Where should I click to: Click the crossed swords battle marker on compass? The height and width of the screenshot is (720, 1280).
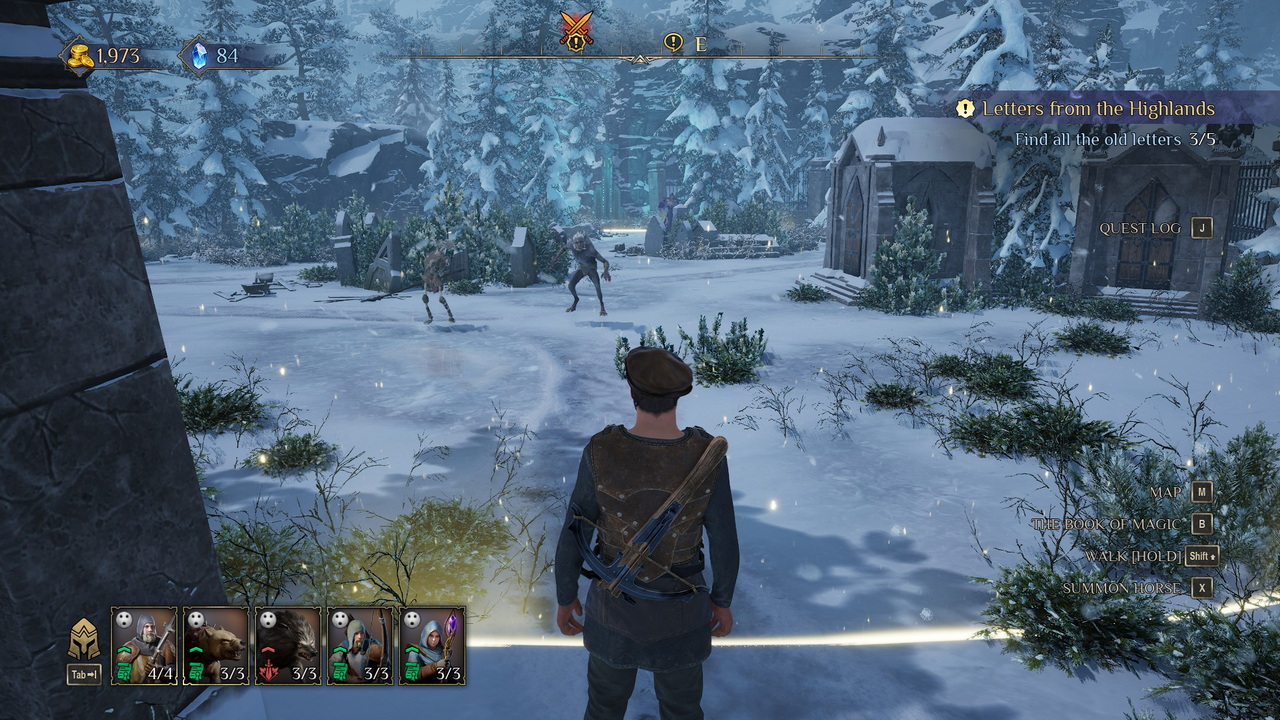(576, 29)
